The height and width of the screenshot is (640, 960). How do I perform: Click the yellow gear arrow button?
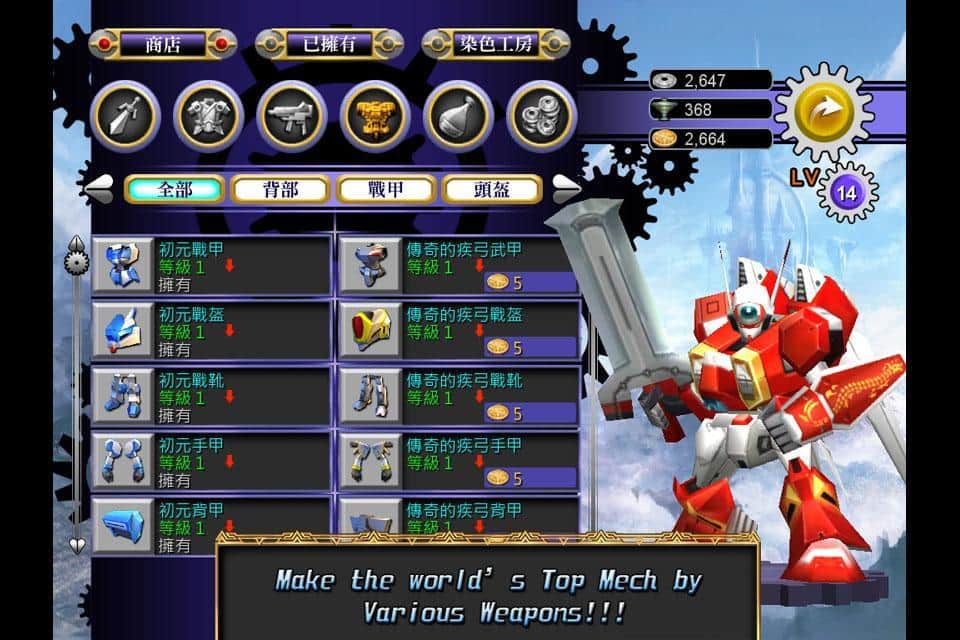click(x=825, y=111)
